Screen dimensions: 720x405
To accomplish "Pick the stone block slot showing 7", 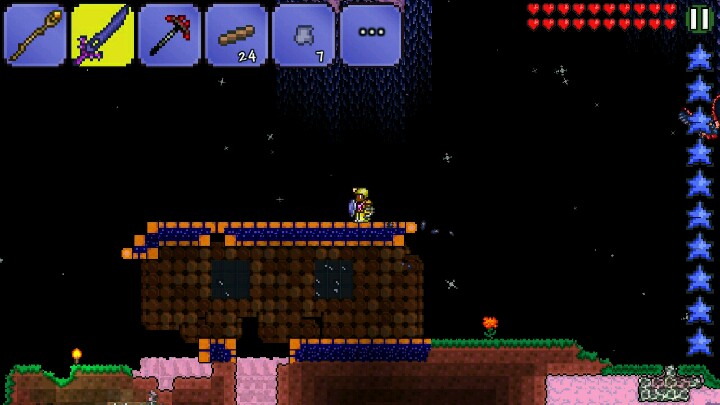I will 303,35.
